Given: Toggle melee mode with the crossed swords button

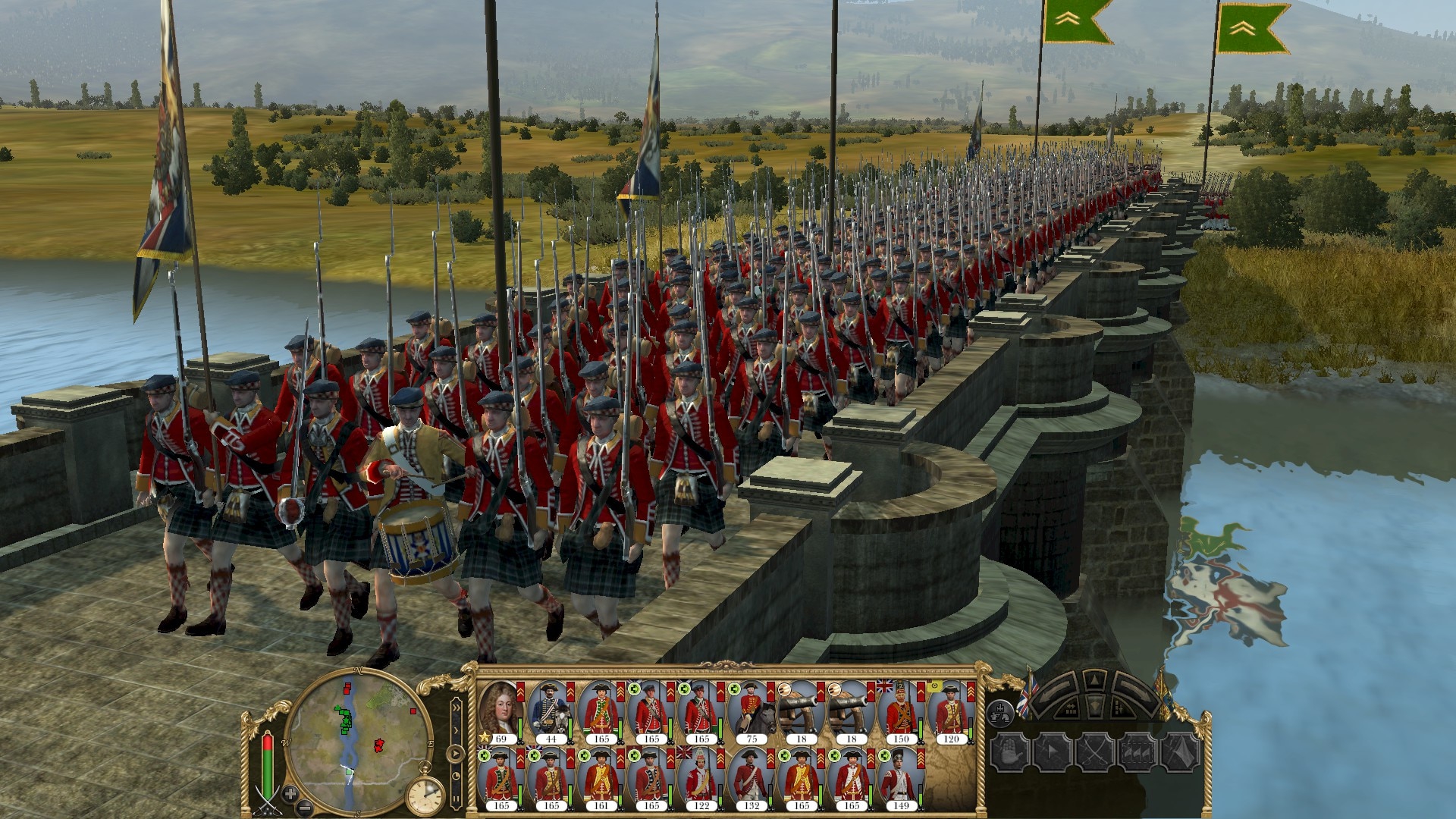Looking at the screenshot, I should [1095, 752].
